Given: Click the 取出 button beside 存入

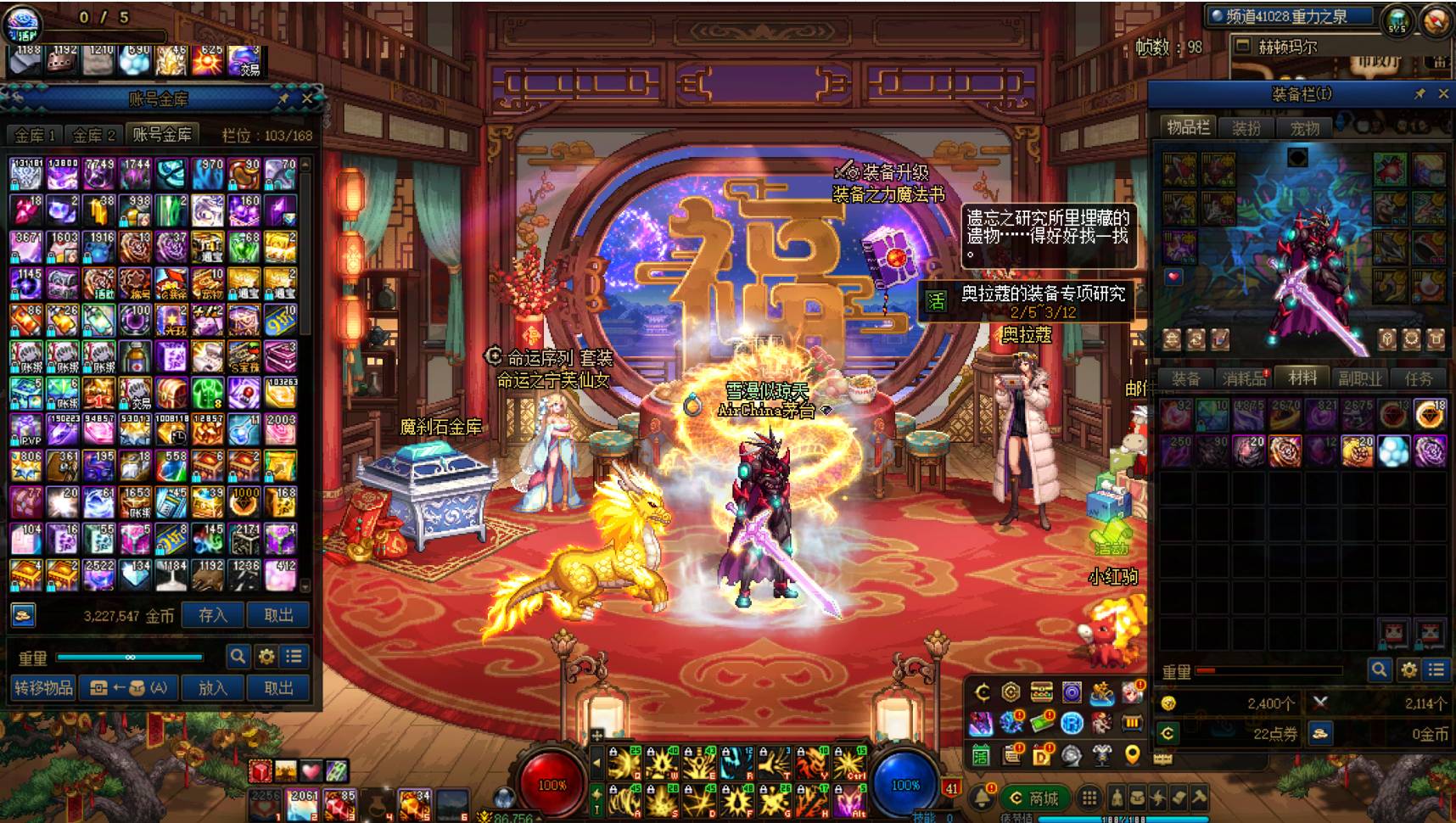Looking at the screenshot, I should coord(278,615).
